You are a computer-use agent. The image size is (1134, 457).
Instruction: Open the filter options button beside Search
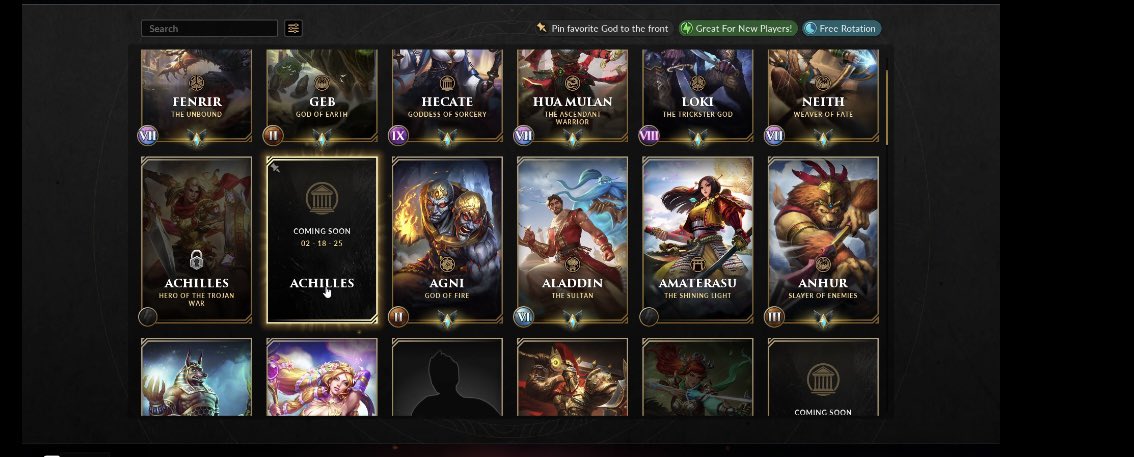(x=293, y=29)
